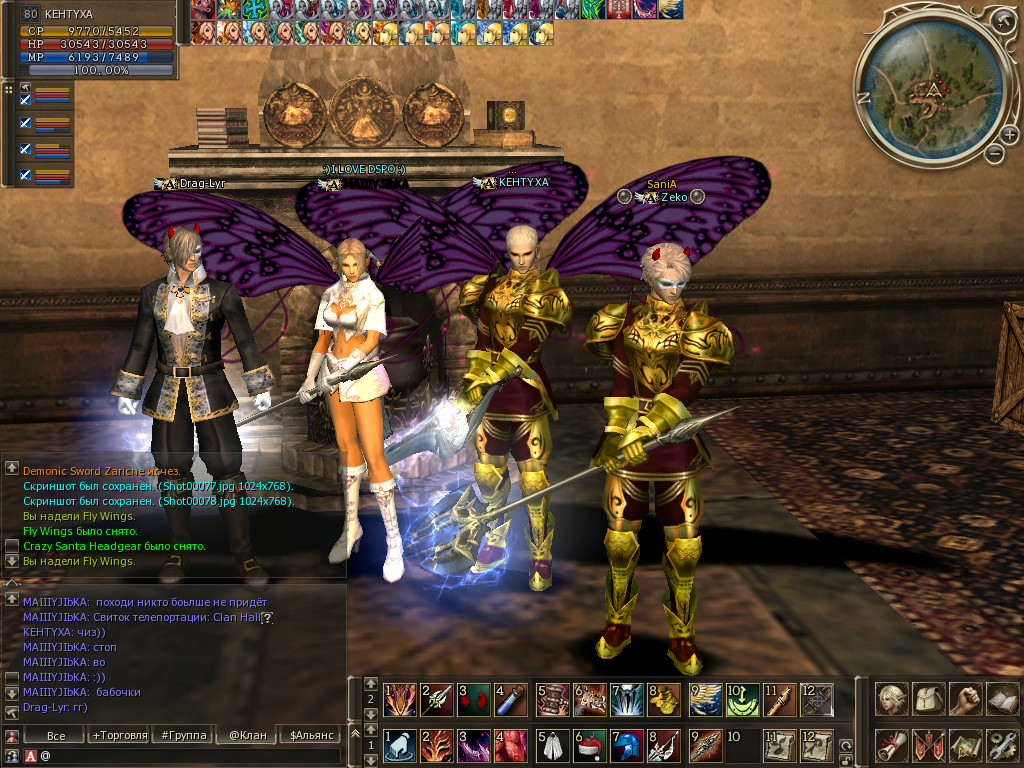The width and height of the screenshot is (1024, 768).
Task: Switch to the @Клан clan chat tab
Action: [x=247, y=735]
